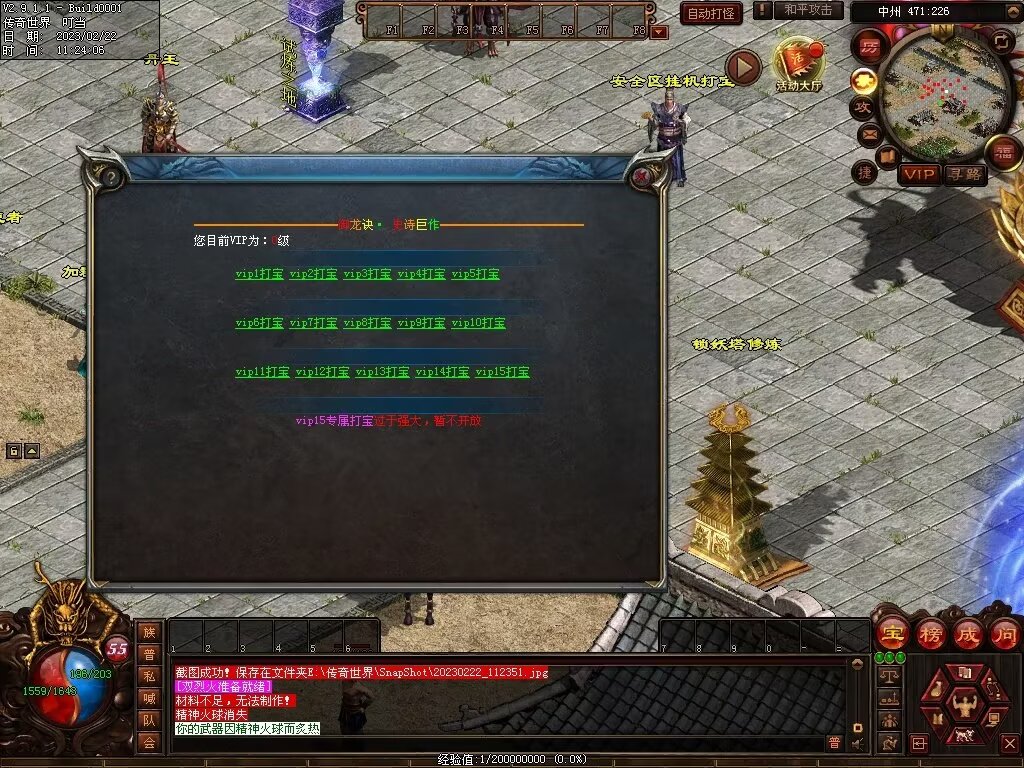This screenshot has height=768, width=1024.
Task: Choose the vip5打宝 option
Action: click(x=475, y=273)
